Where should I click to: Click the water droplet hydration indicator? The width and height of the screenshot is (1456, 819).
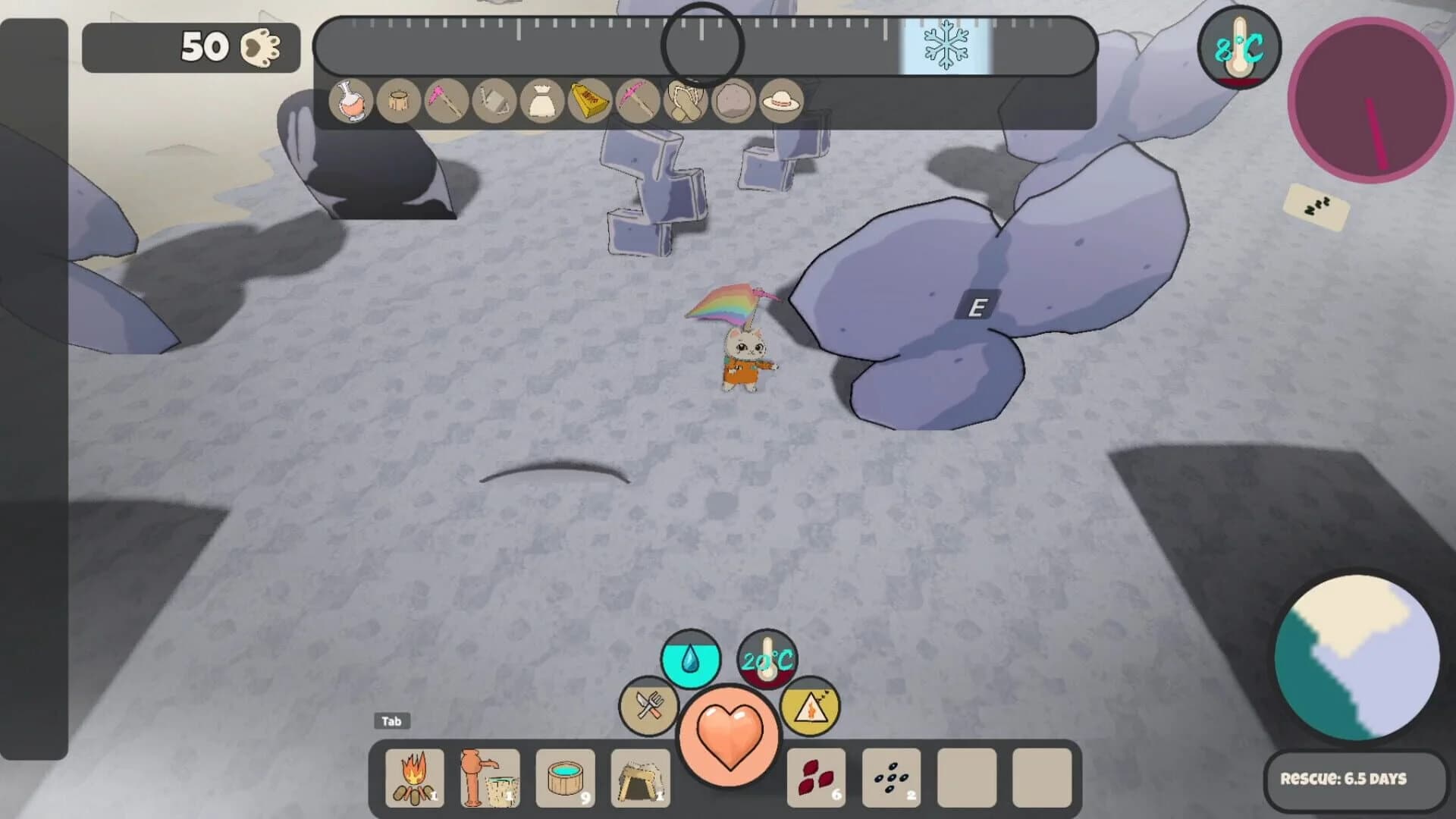(692, 660)
